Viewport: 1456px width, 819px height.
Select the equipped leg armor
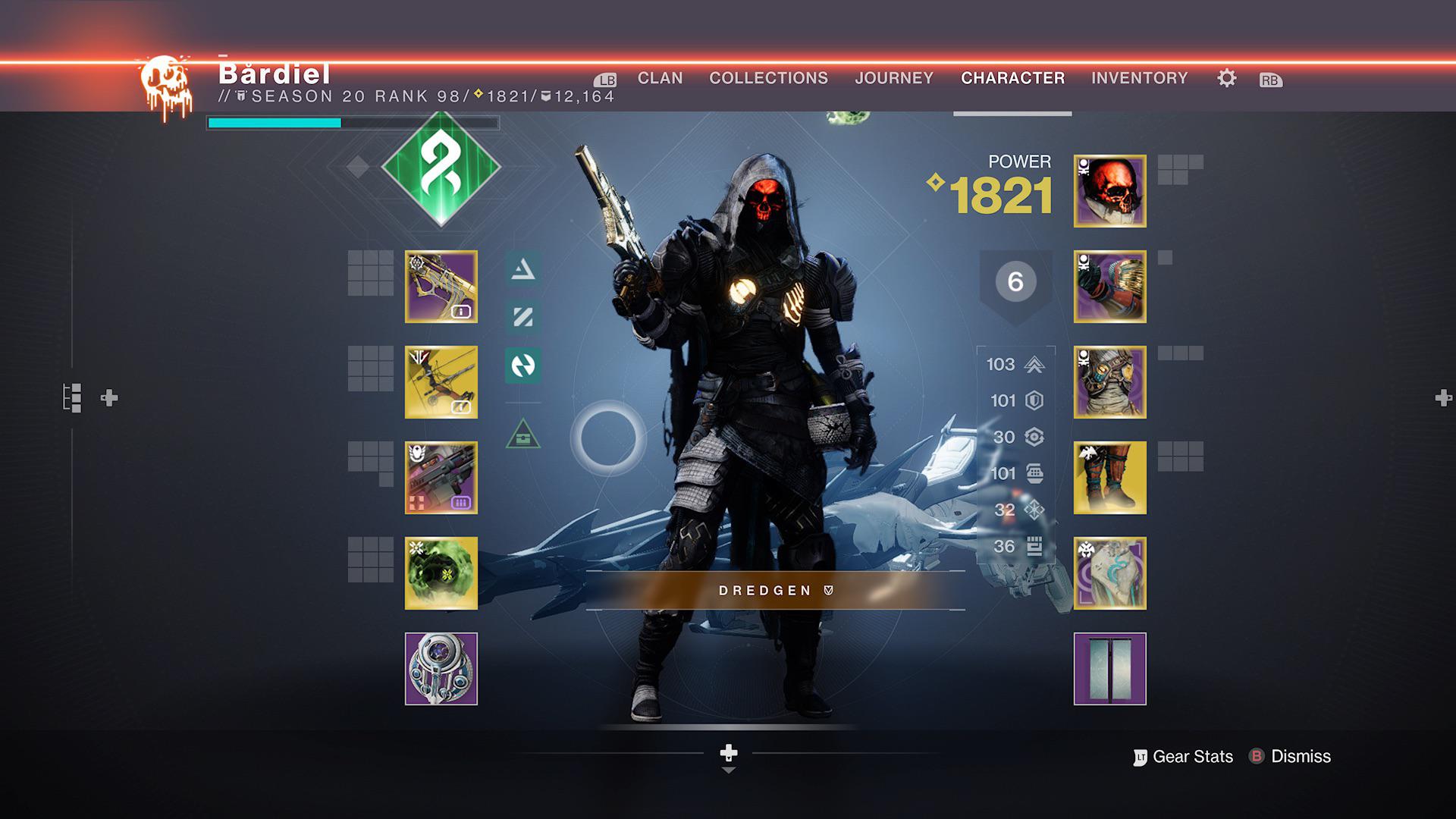(1109, 476)
